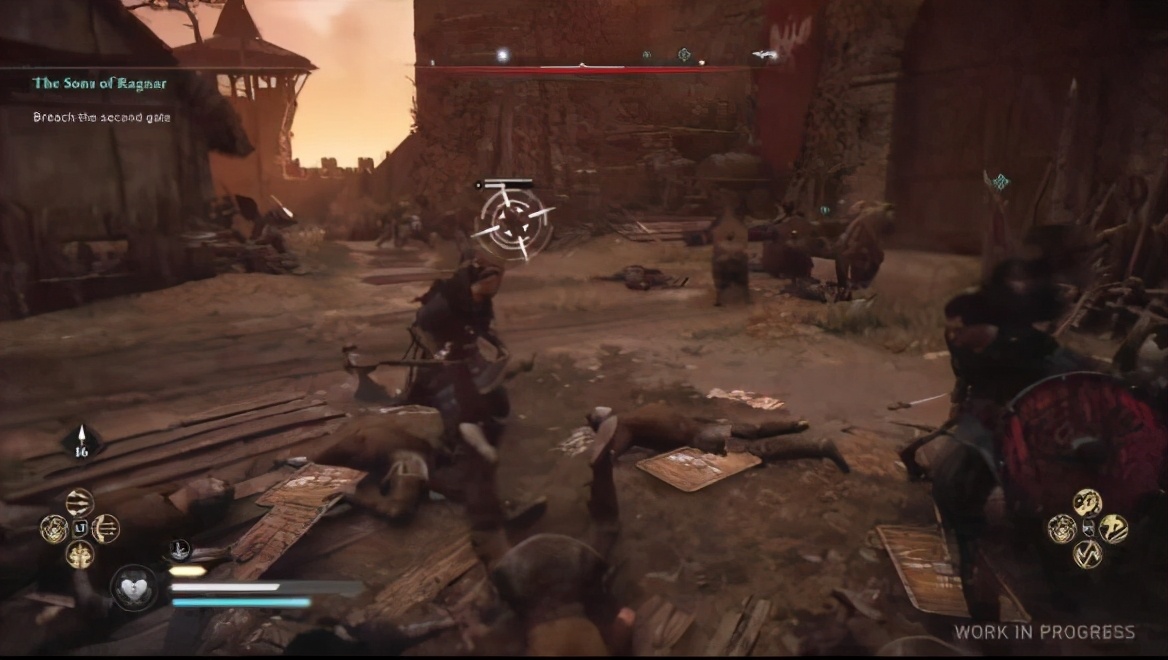This screenshot has width=1168, height=660.
Task: Select the glowing orb marker on the compass
Action: 503,55
